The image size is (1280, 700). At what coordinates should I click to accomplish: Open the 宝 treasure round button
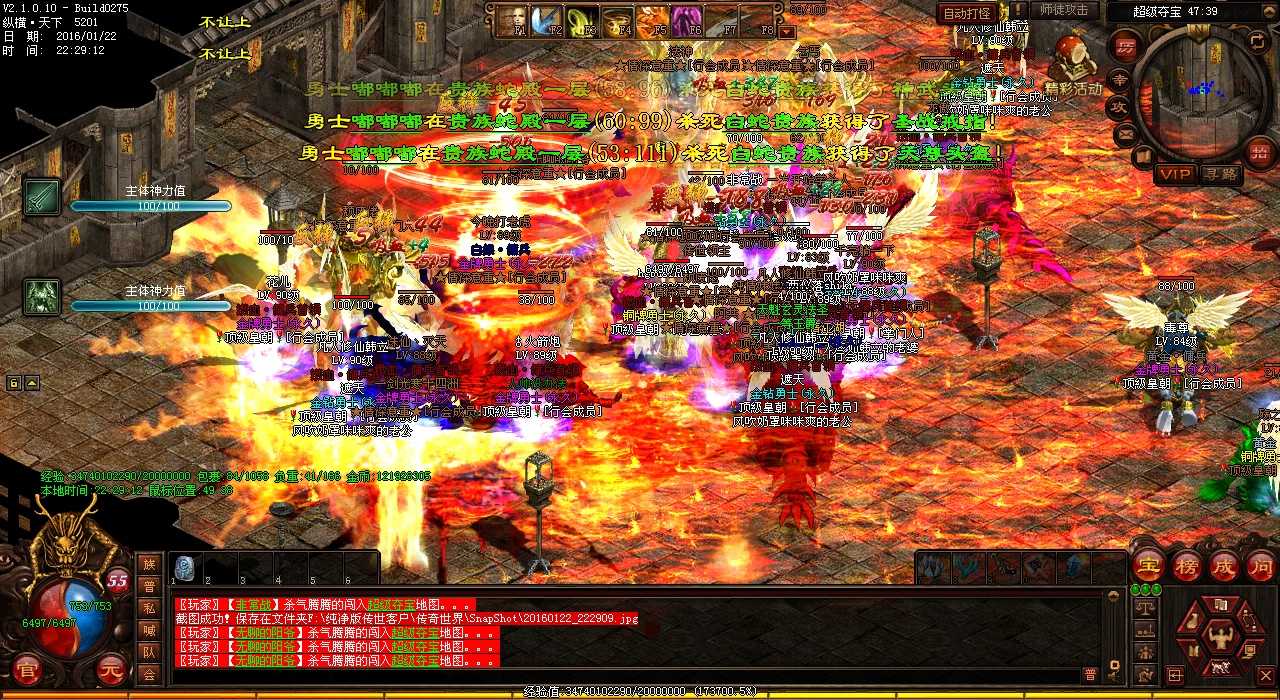point(1149,565)
